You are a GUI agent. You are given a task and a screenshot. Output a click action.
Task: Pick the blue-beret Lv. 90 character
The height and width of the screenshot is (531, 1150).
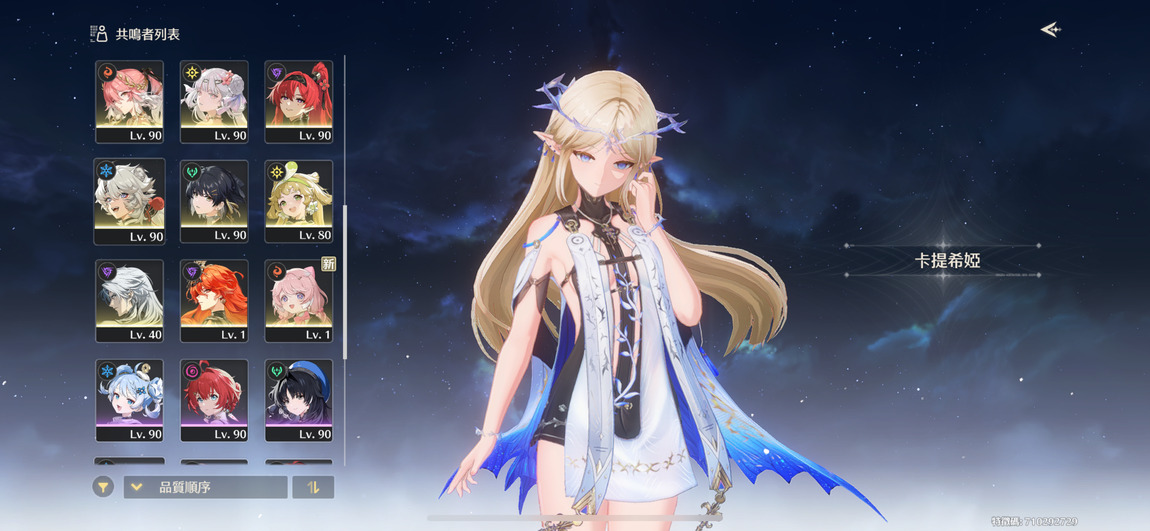point(299,400)
